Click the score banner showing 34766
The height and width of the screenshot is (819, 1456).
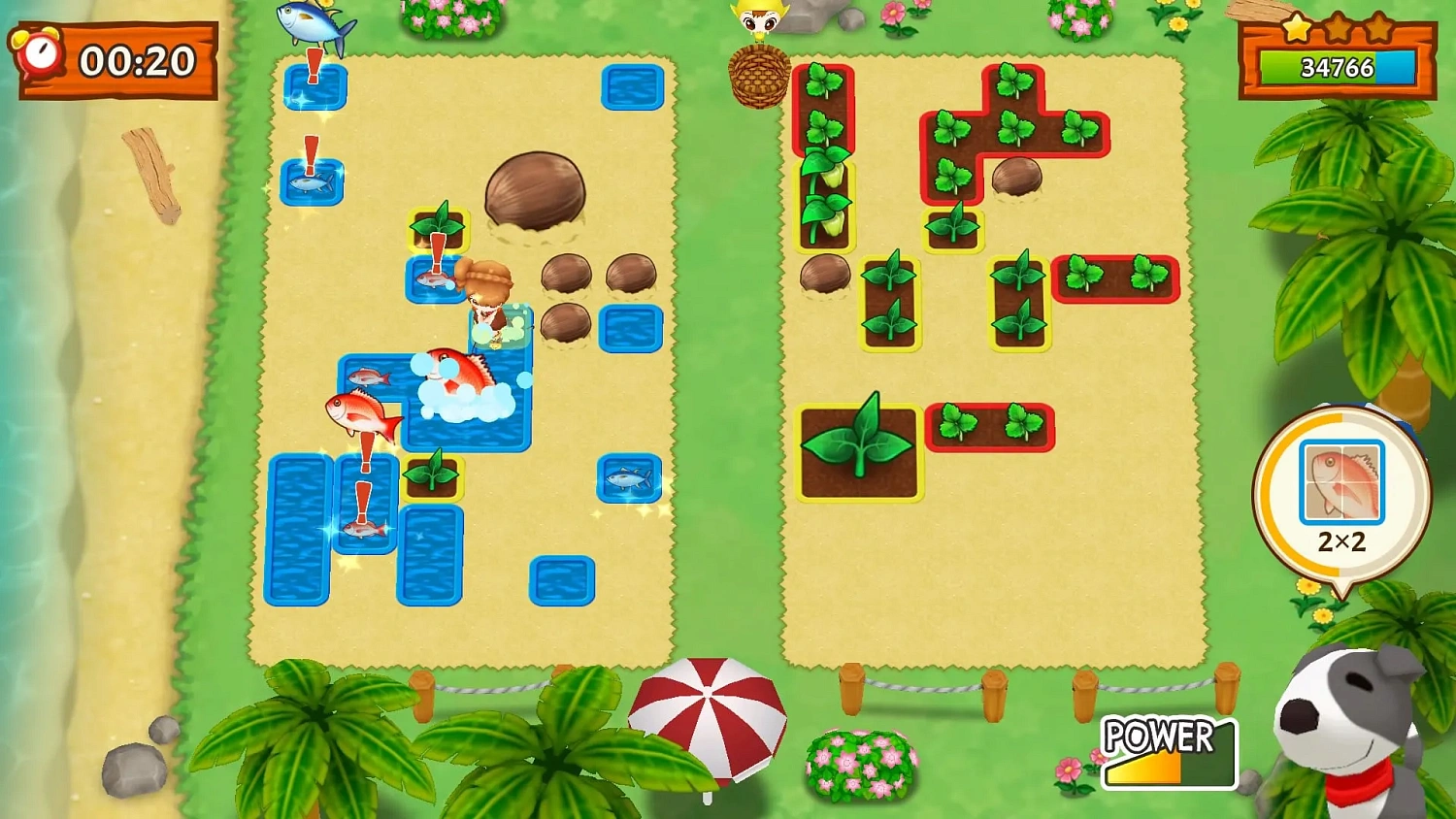(1338, 68)
